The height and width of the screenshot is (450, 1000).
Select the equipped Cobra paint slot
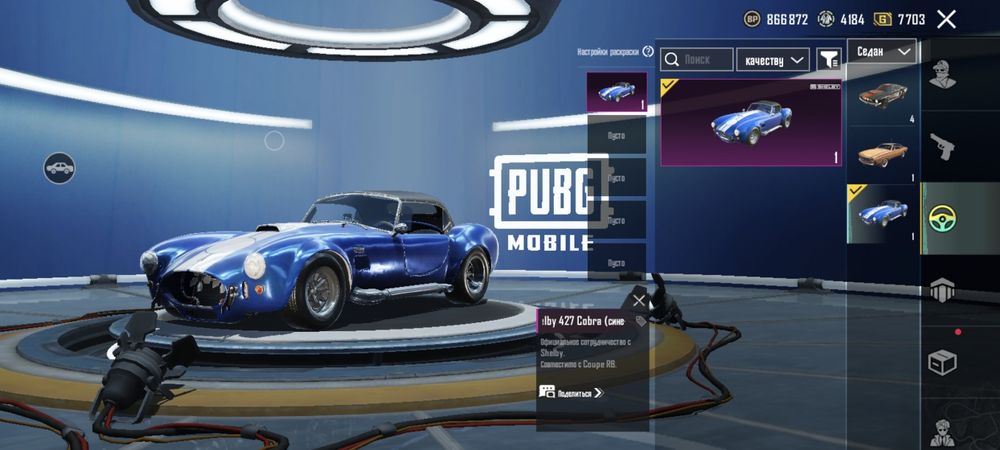[616, 93]
